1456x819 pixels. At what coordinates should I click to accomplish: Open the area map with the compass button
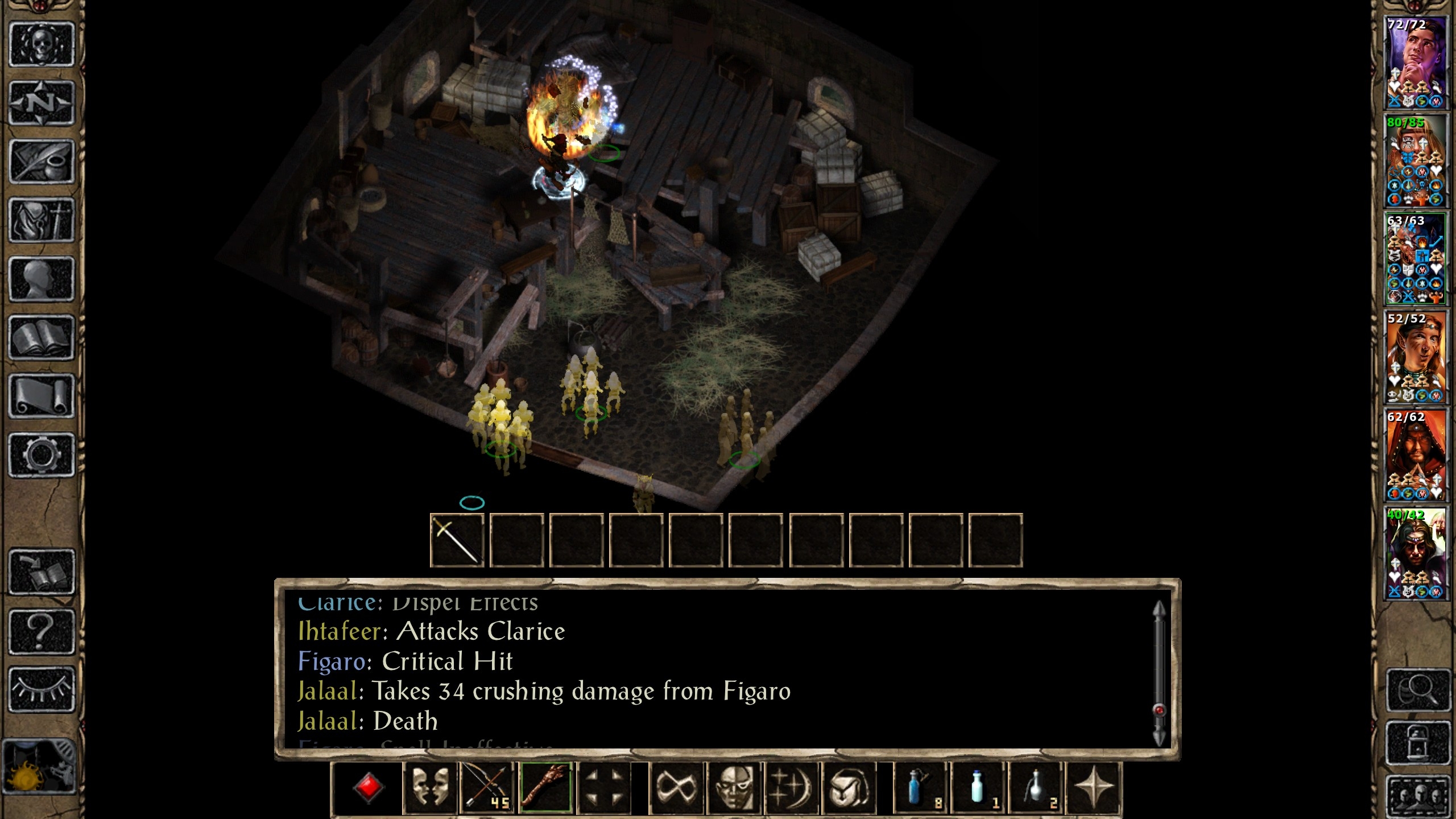pos(42,103)
